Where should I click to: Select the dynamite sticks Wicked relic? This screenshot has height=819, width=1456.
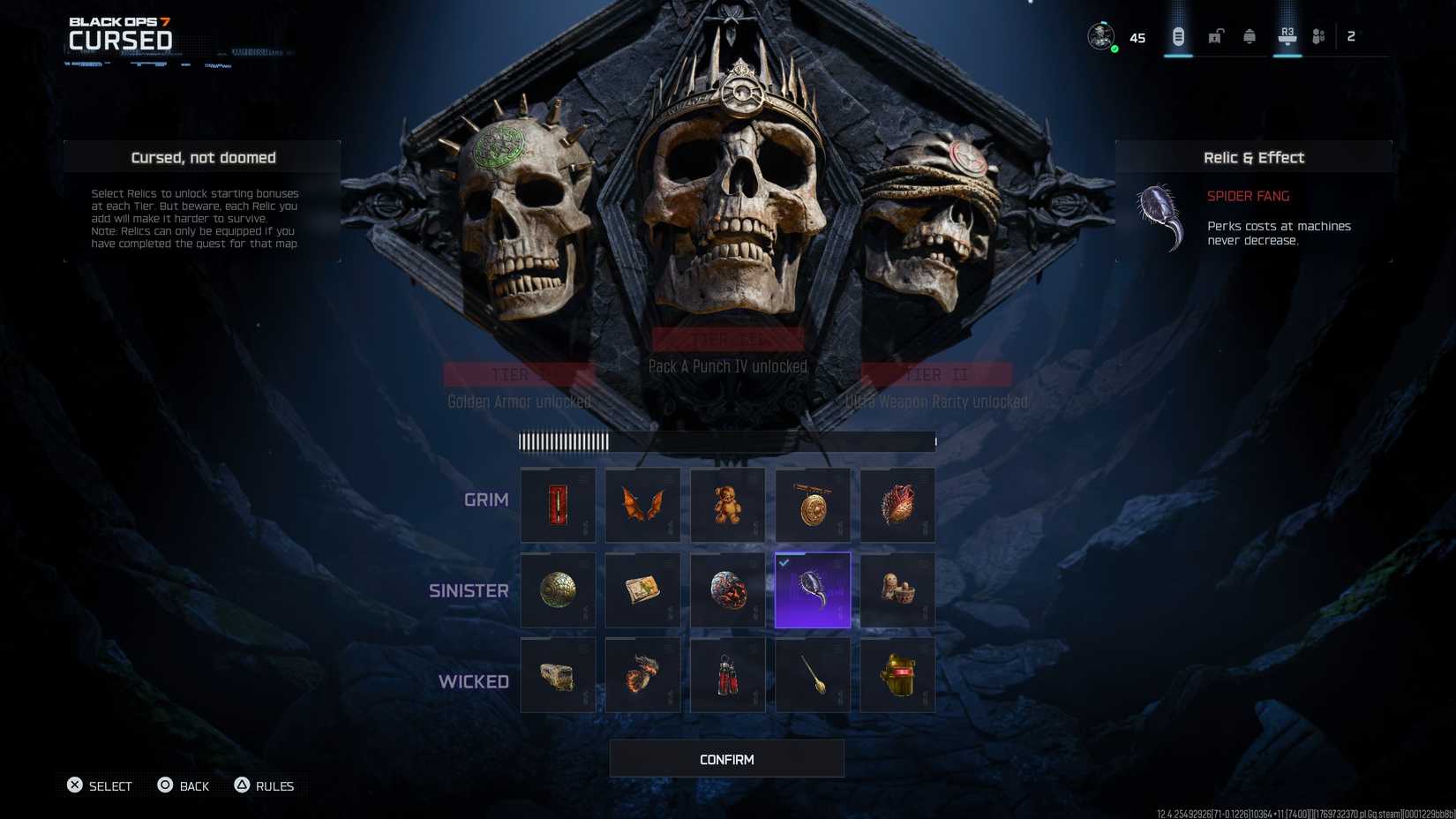point(727,674)
